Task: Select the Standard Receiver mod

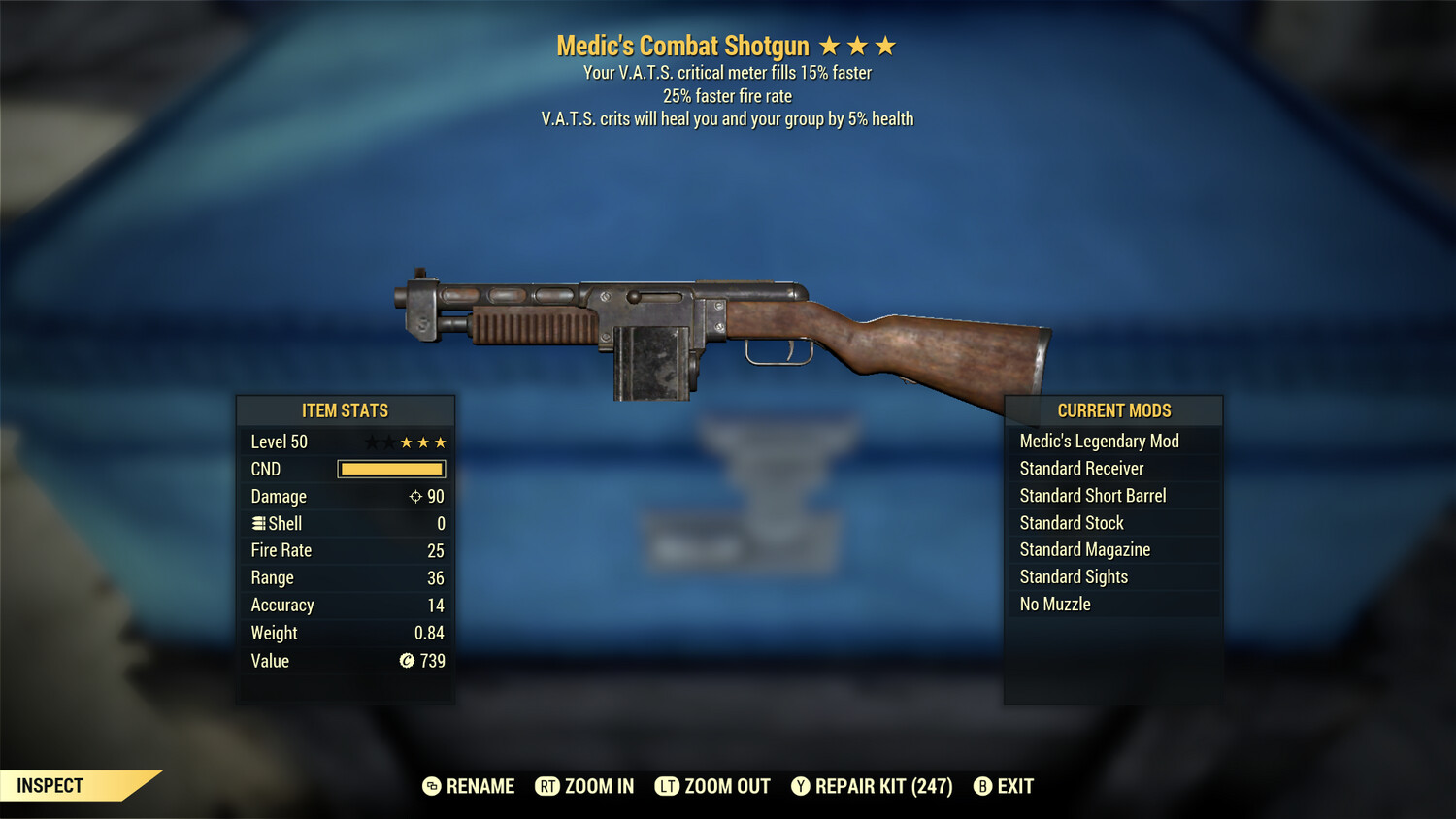Action: pyautogui.click(x=1081, y=468)
